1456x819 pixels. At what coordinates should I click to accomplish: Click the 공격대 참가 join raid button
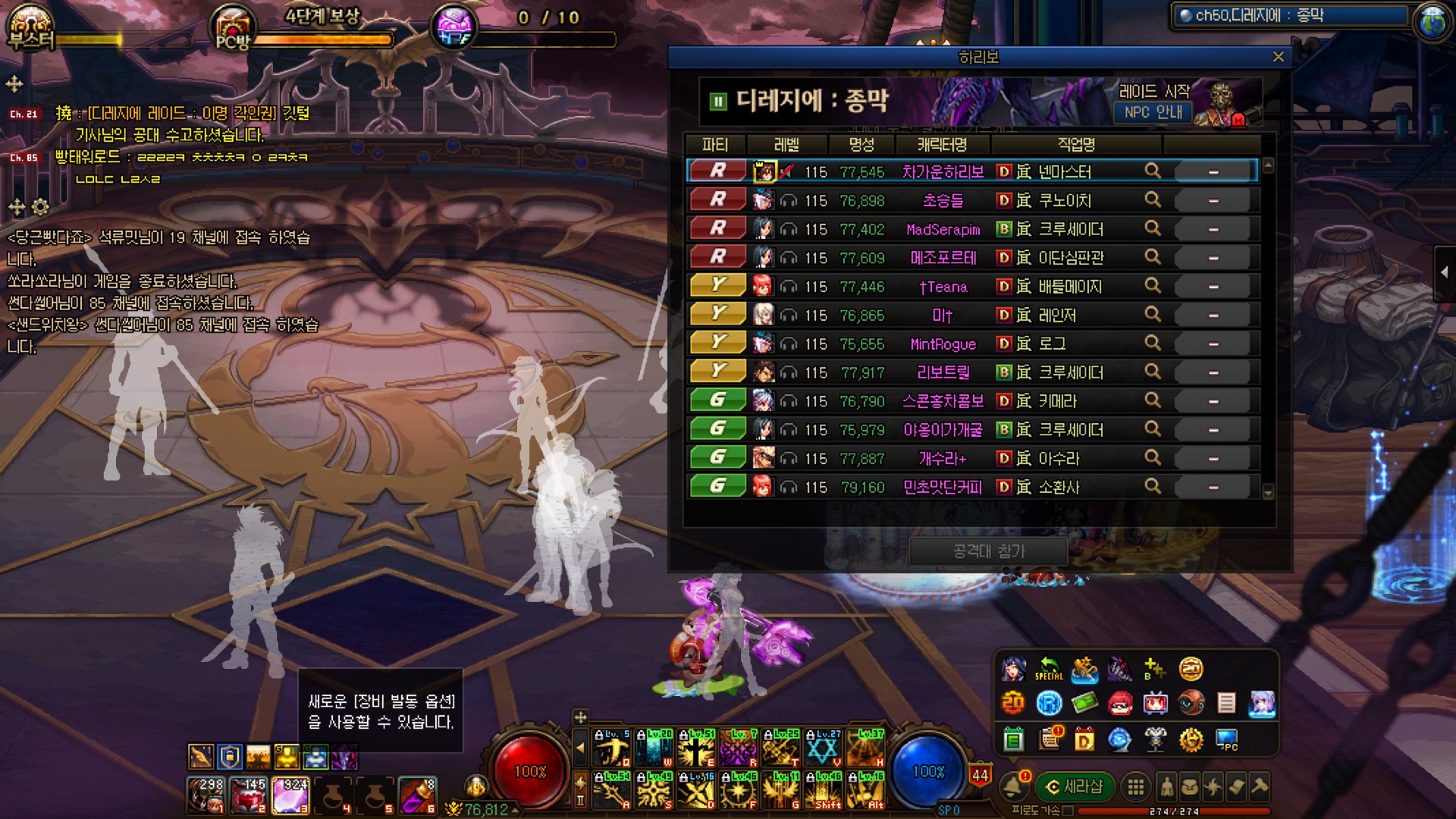pos(988,551)
